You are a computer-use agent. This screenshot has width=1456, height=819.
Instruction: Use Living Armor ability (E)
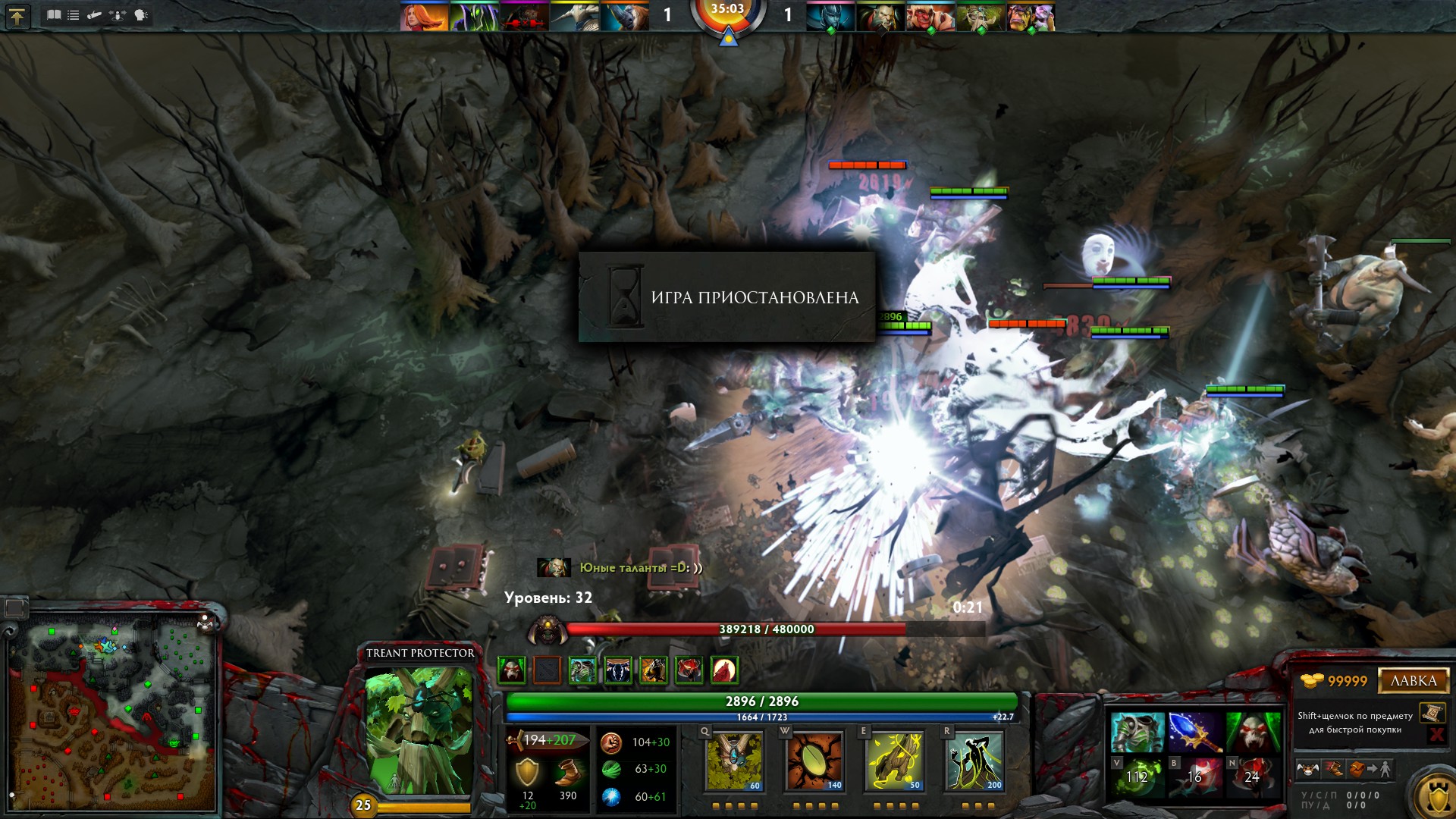click(895, 761)
